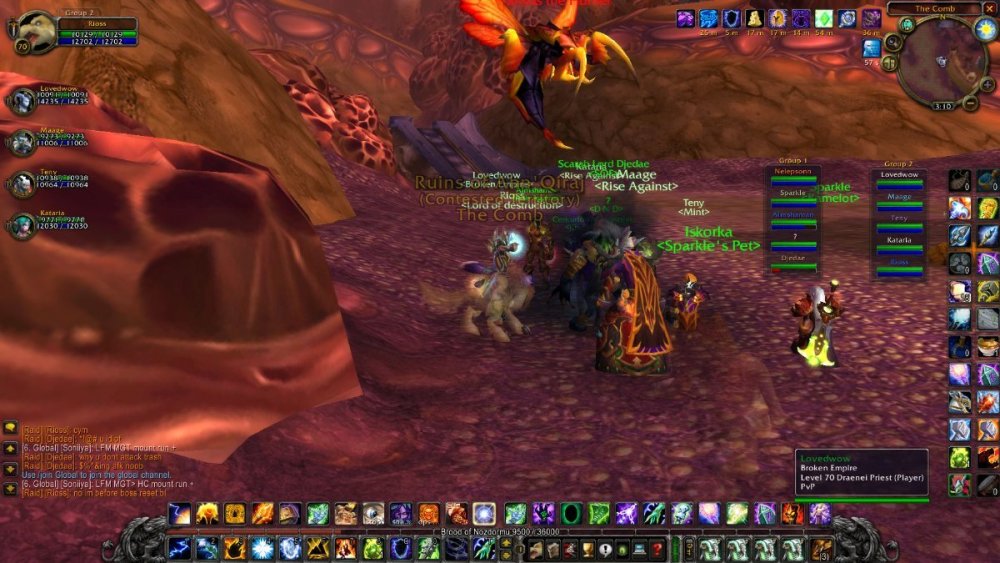Screen dimensions: 1000x563
Task: Close the minimap with the X button
Action: [989, 8]
